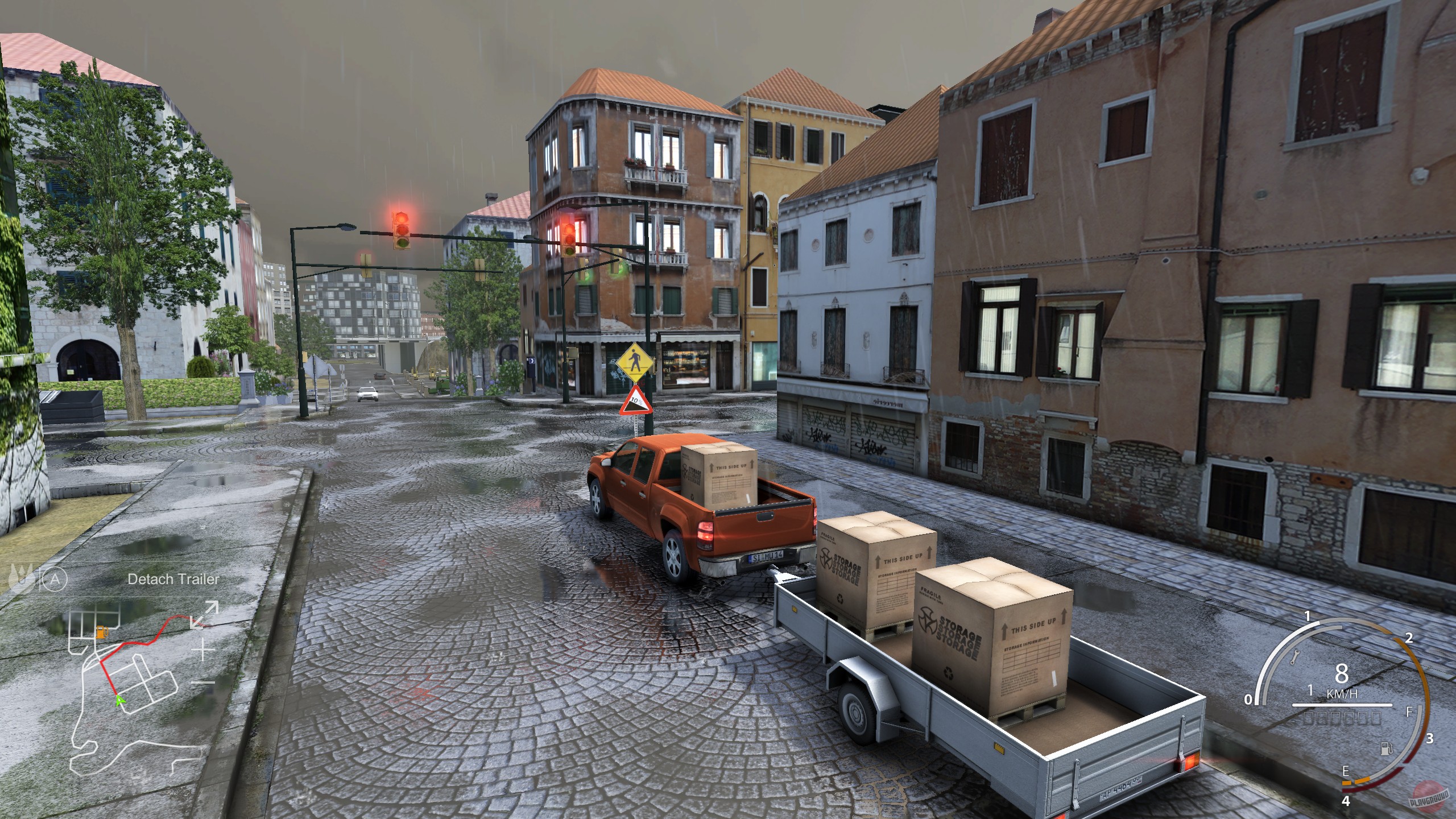
Task: Click the green player arrow marker on the minimap
Action: tap(120, 701)
